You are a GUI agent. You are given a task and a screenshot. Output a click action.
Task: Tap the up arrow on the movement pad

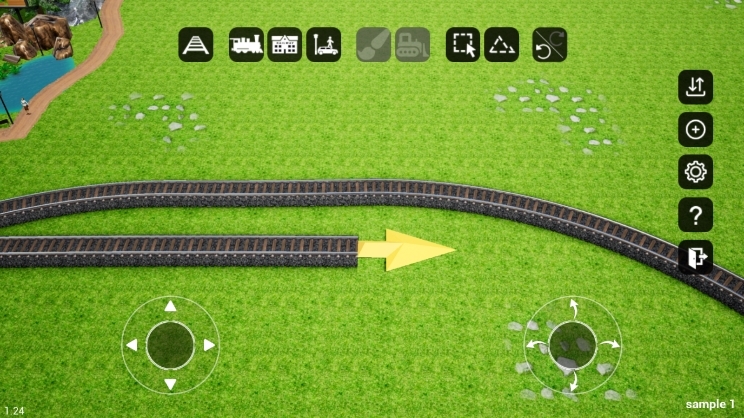pos(170,306)
